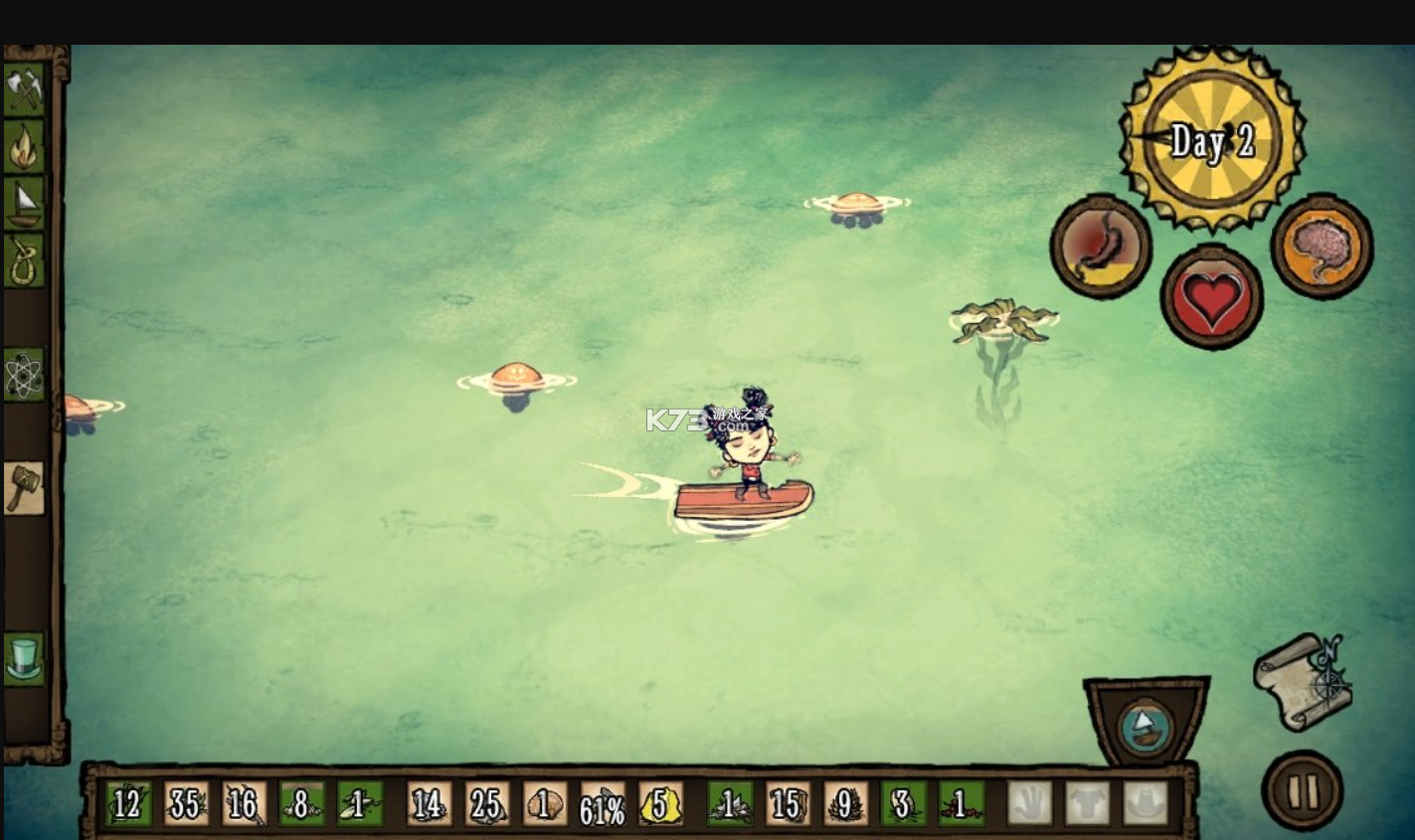1415x840 pixels.
Task: Pause the game
Action: point(1302,790)
